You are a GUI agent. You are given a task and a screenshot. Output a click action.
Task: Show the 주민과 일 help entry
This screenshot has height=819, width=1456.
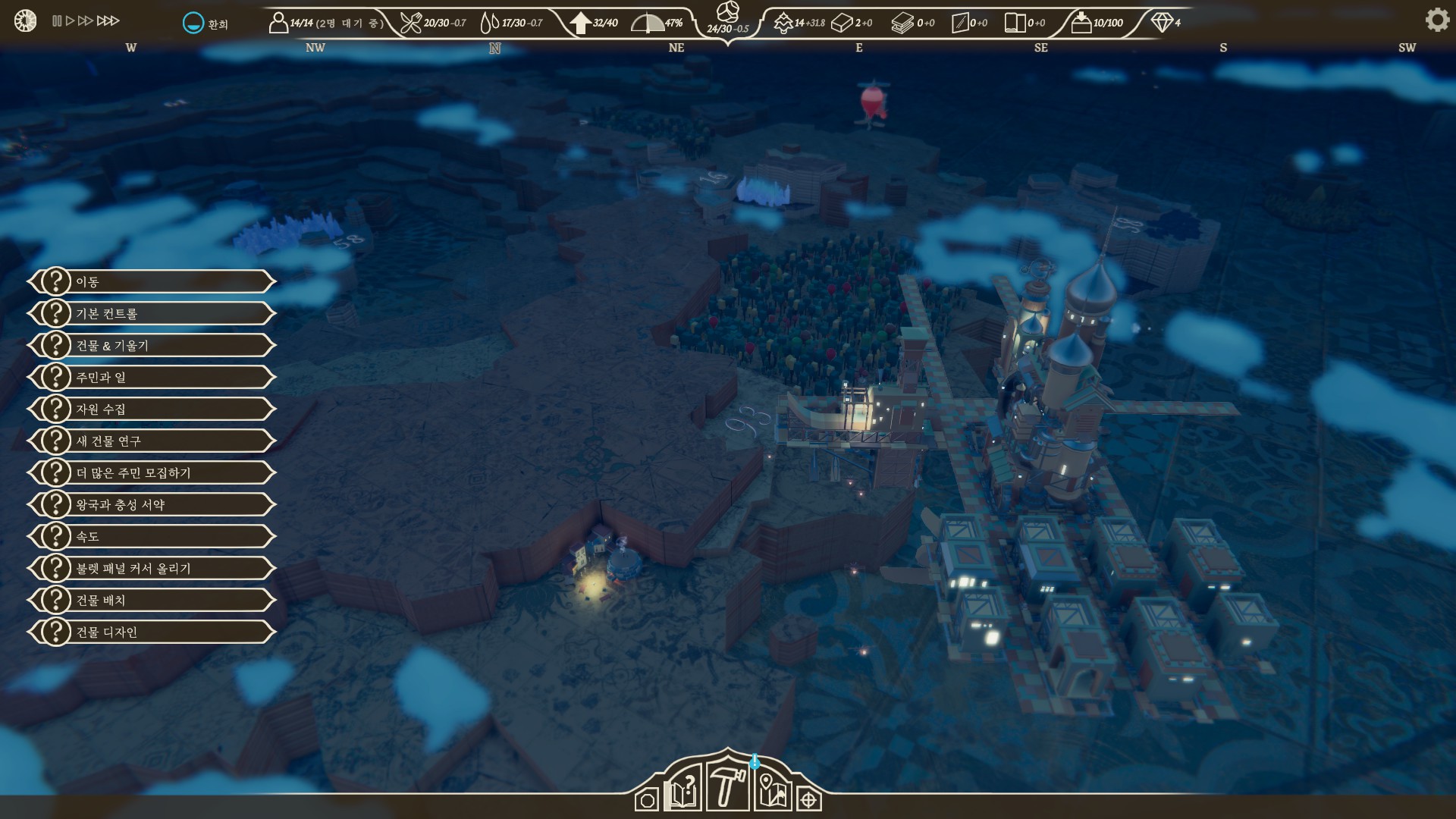pyautogui.click(x=152, y=377)
